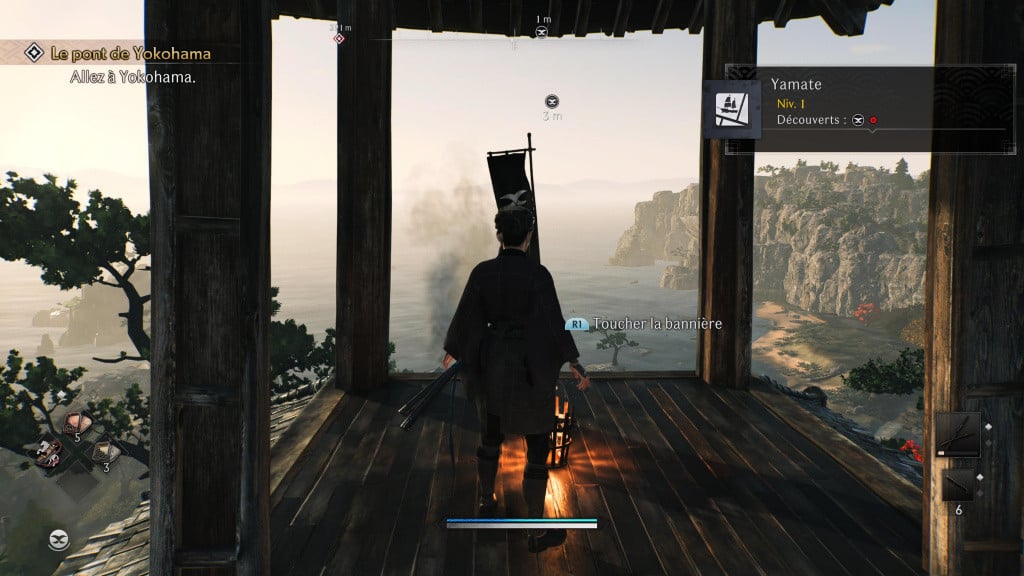Viewport: 1024px width, 576px height.
Task: Select the primary weapon slot with crossed blades
Action: click(x=957, y=435)
